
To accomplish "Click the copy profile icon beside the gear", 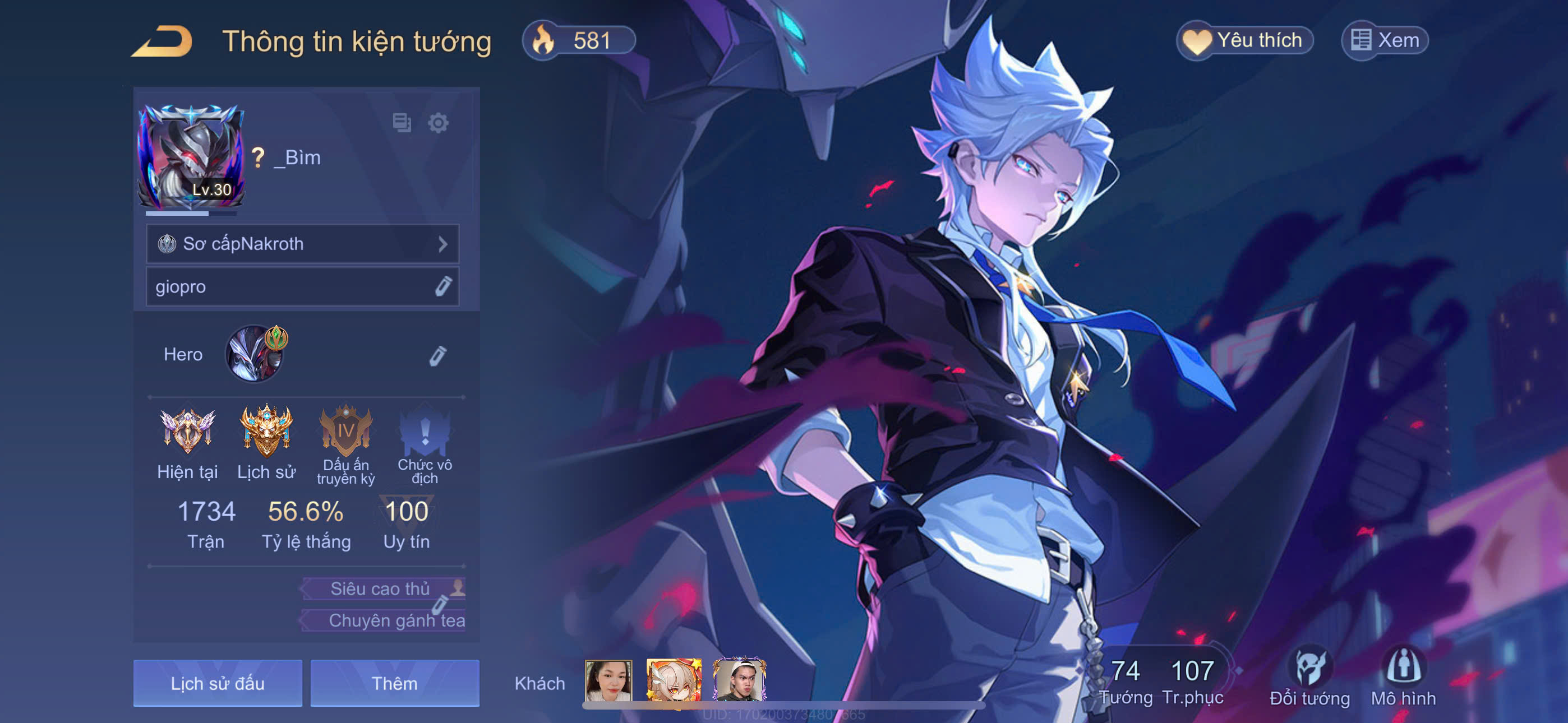I will tap(402, 123).
